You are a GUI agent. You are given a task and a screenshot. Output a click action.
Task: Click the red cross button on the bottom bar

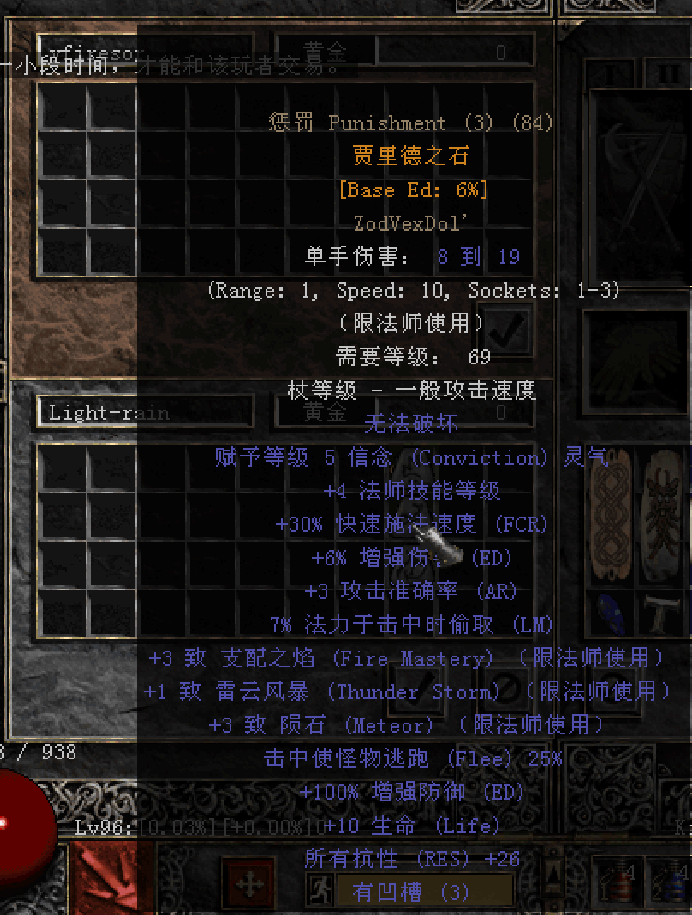247,885
